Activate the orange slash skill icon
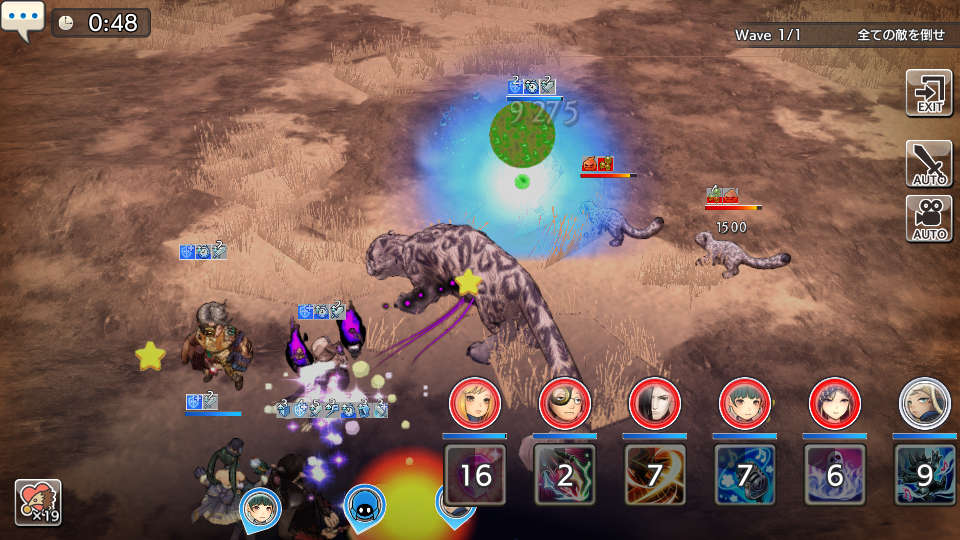The height and width of the screenshot is (540, 960). point(655,474)
